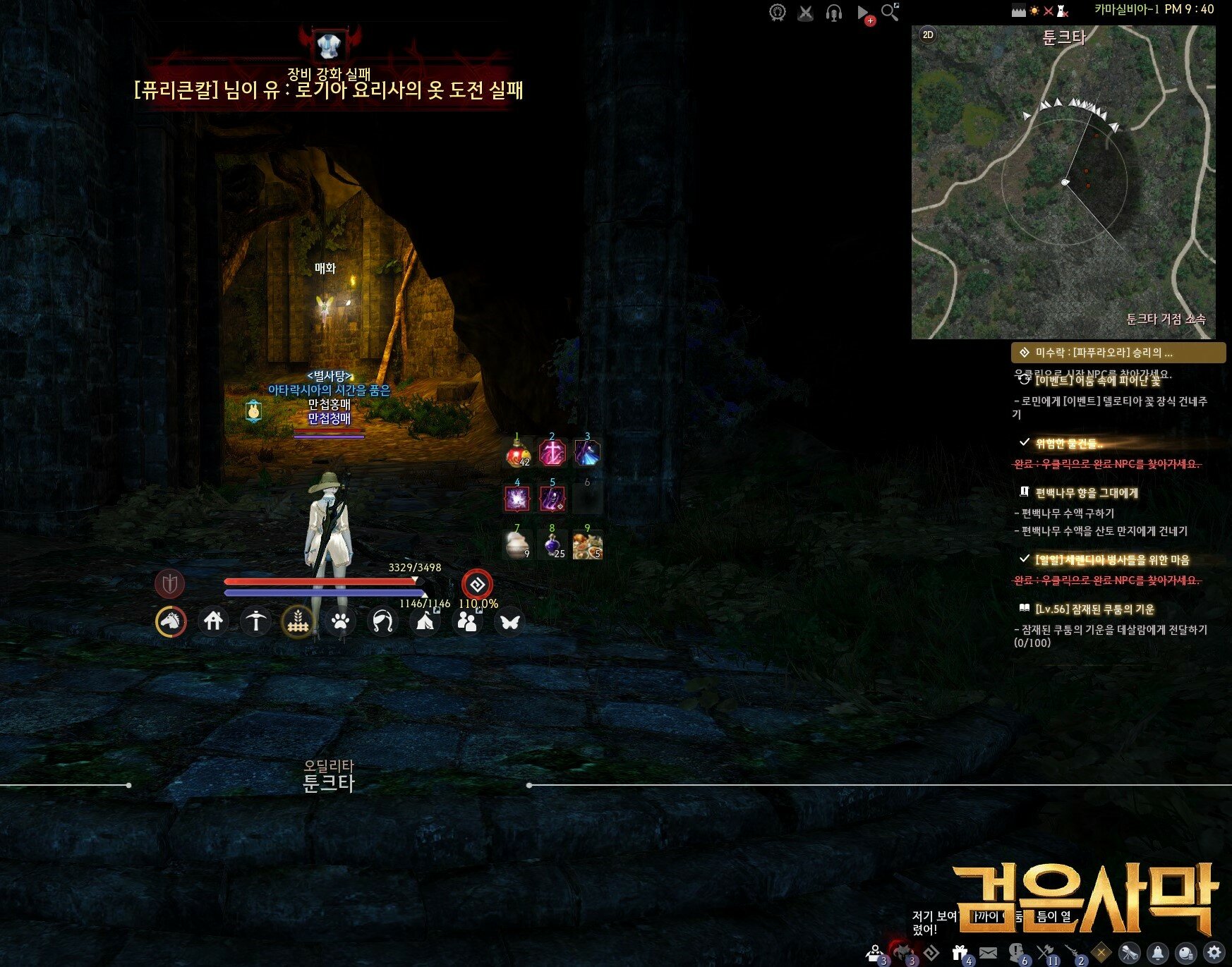Open the horse mount icon
The height and width of the screenshot is (967, 1232).
tap(171, 621)
